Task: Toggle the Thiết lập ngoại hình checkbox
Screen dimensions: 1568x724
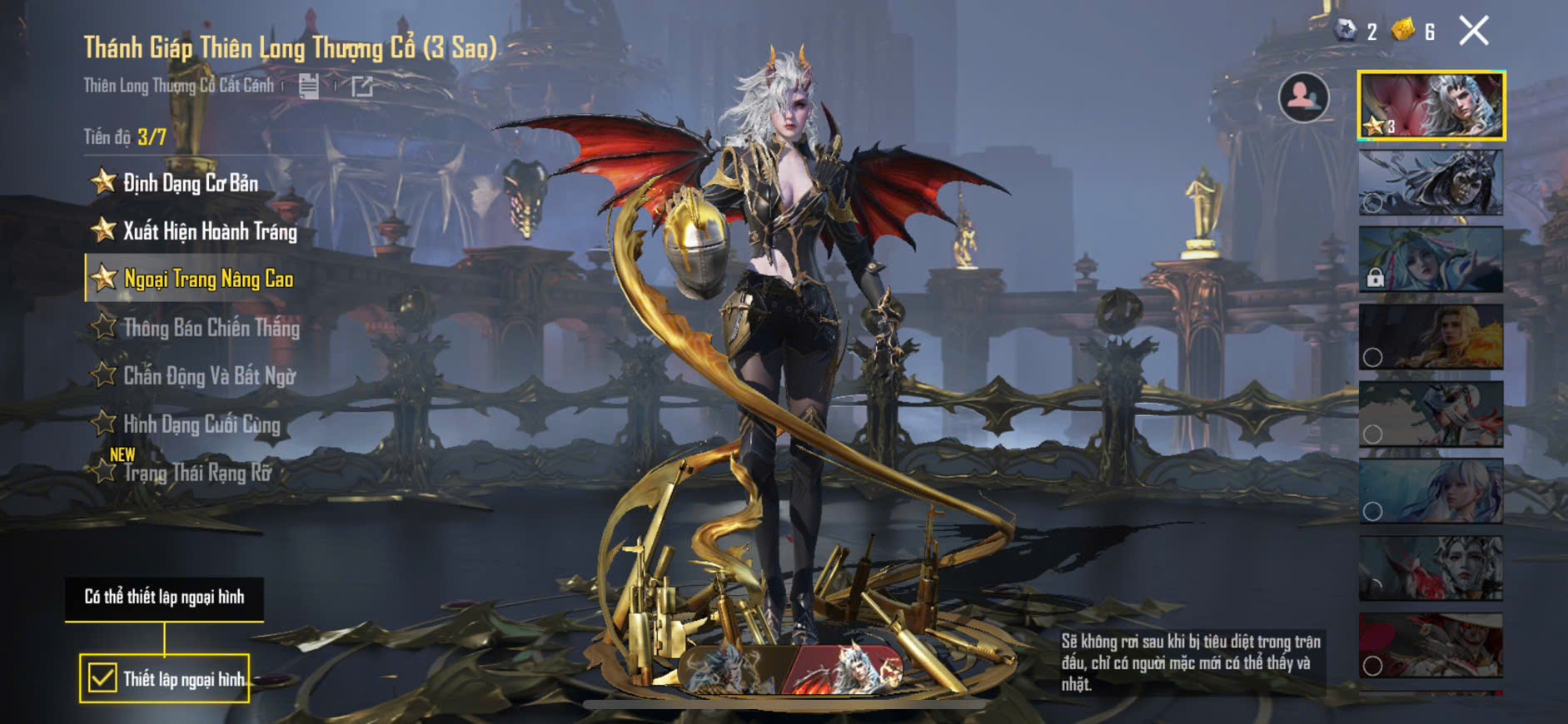Action: pos(102,678)
